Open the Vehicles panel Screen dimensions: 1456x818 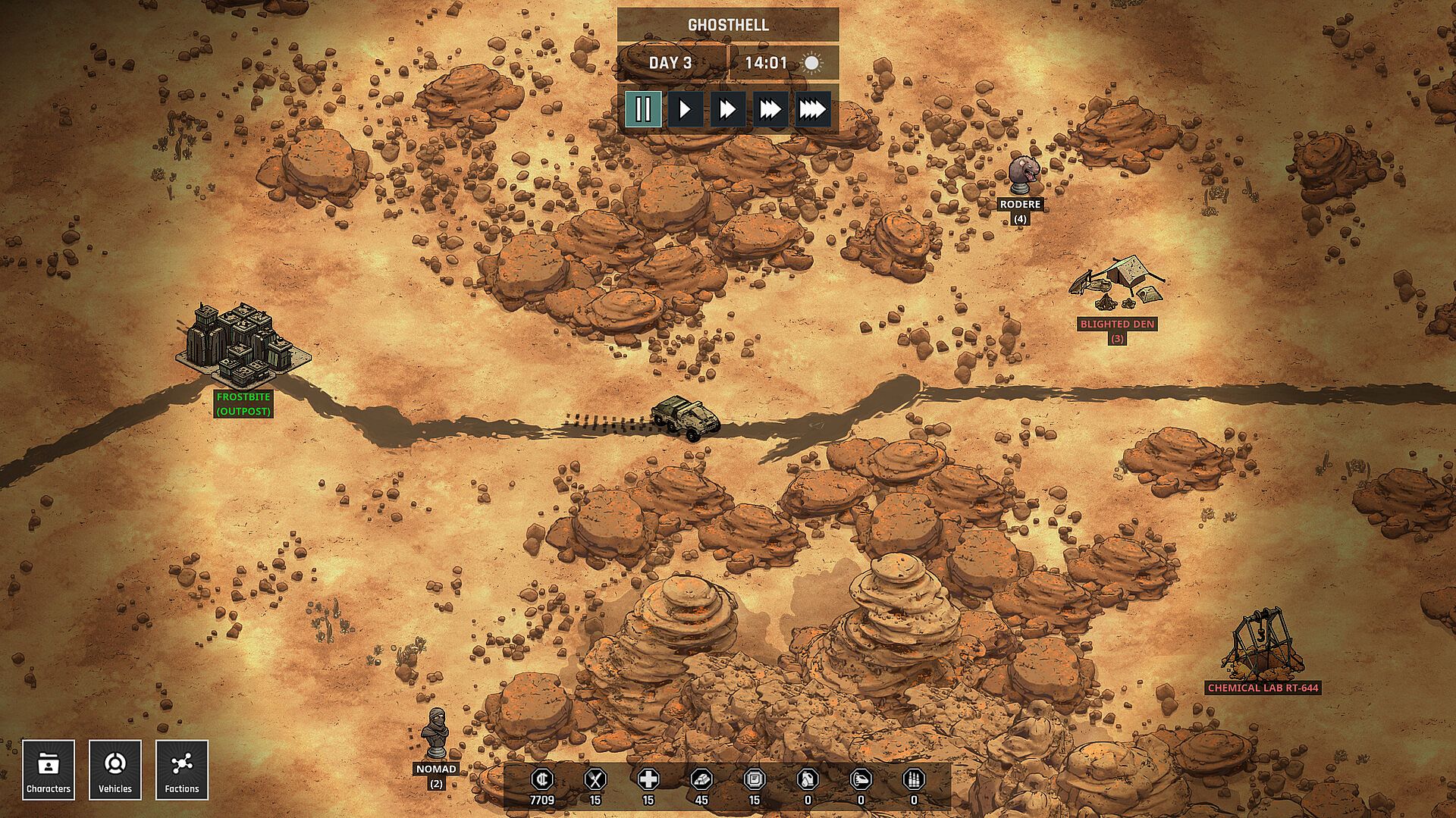(115, 769)
